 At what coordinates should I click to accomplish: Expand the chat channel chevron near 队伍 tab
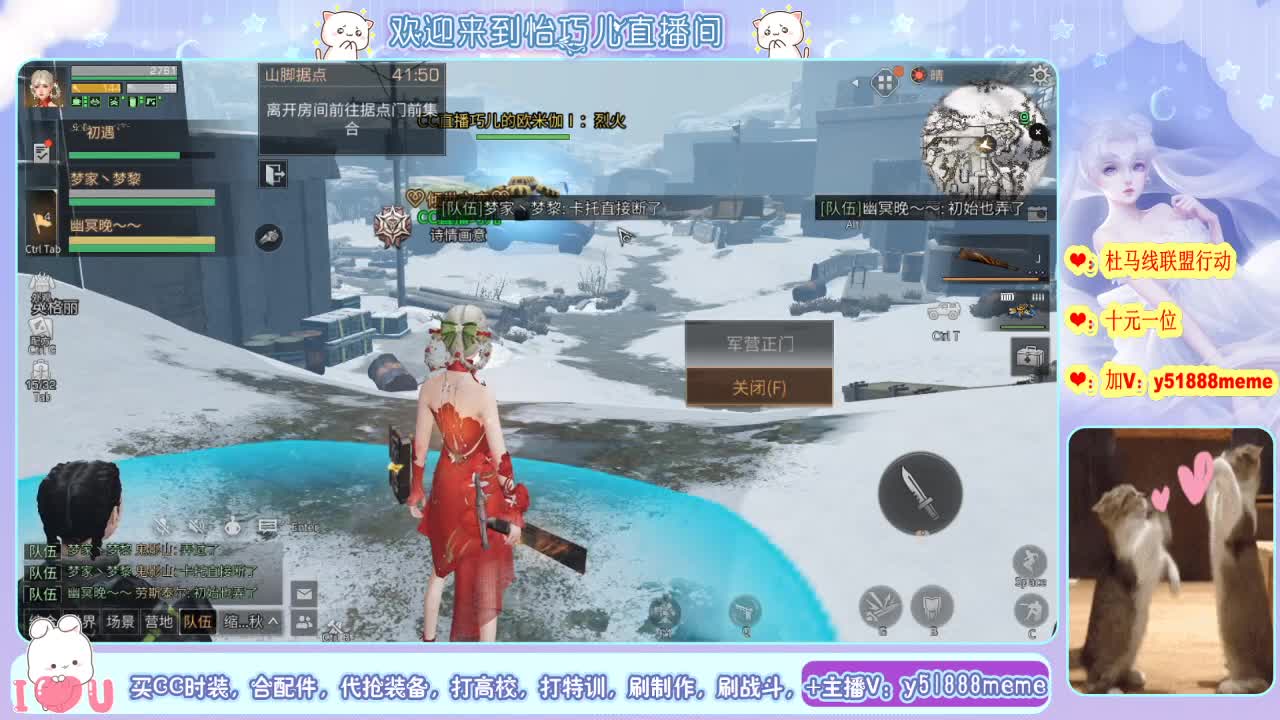[273, 622]
